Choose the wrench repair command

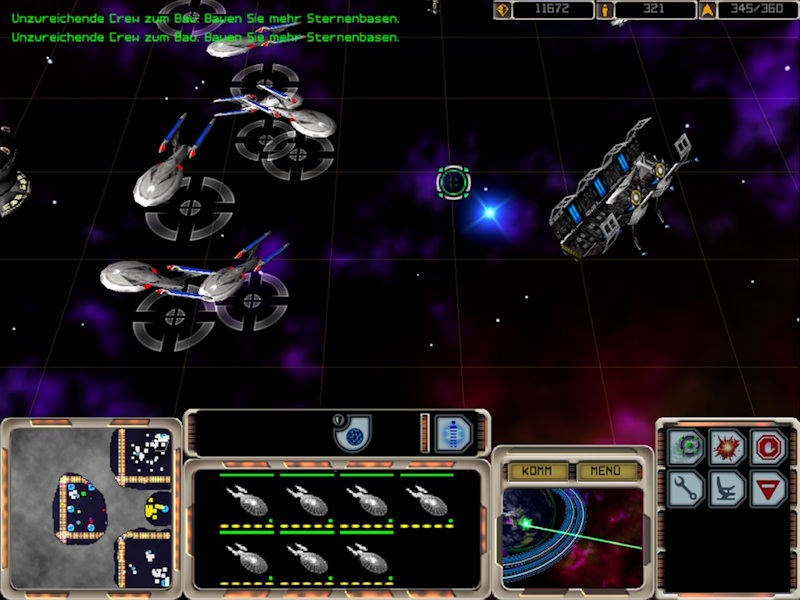point(687,488)
